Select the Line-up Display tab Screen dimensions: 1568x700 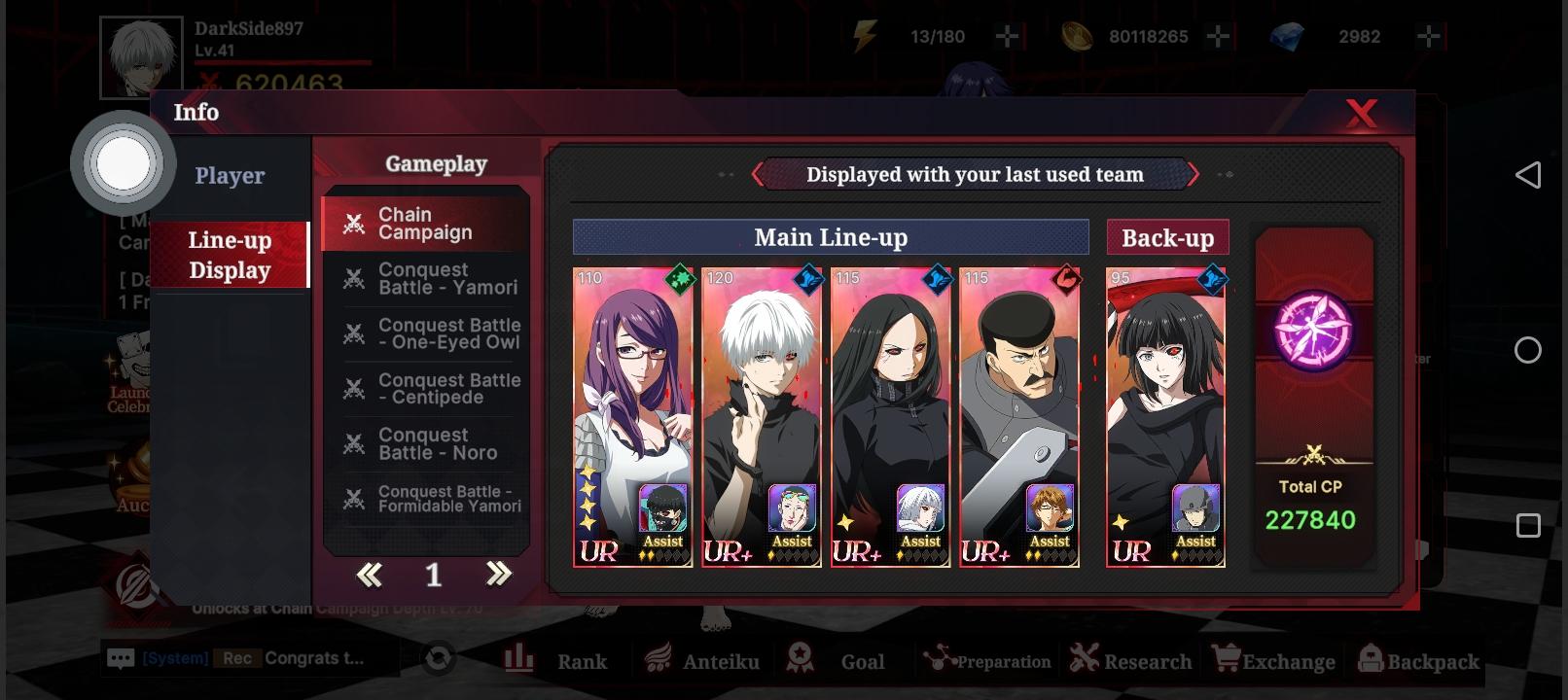tap(231, 255)
